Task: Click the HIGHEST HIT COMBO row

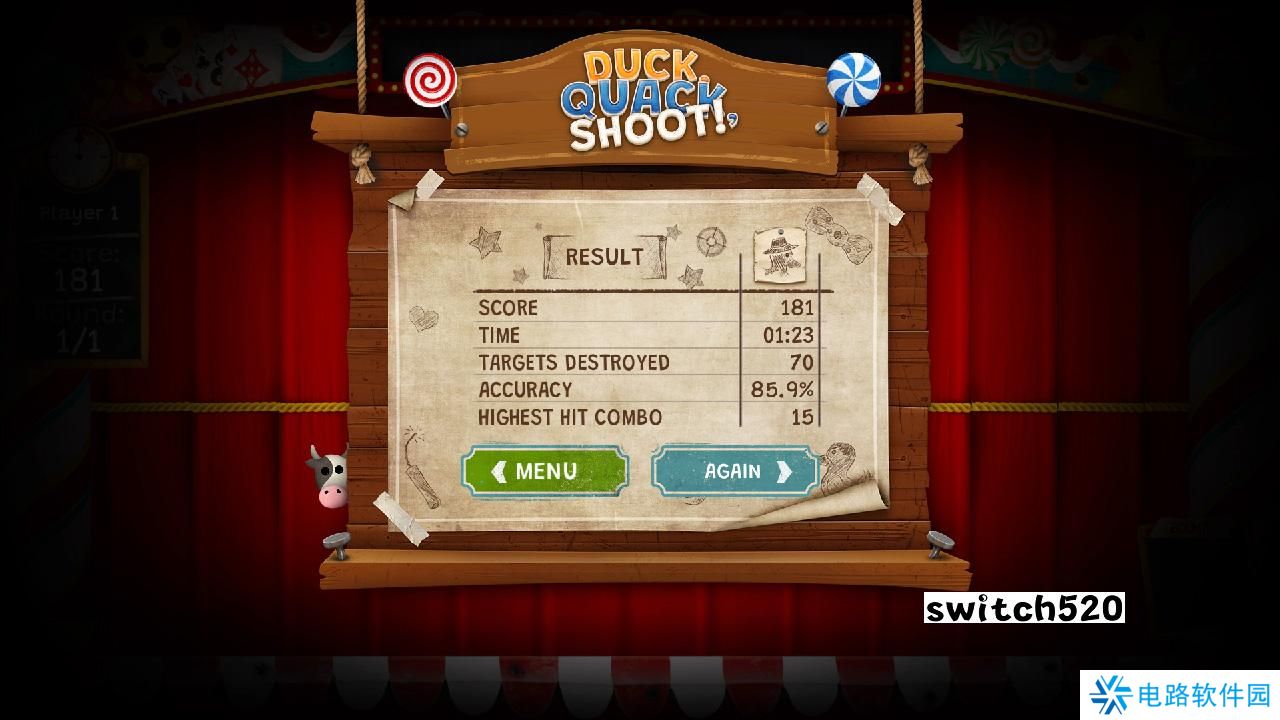Action: (571, 417)
